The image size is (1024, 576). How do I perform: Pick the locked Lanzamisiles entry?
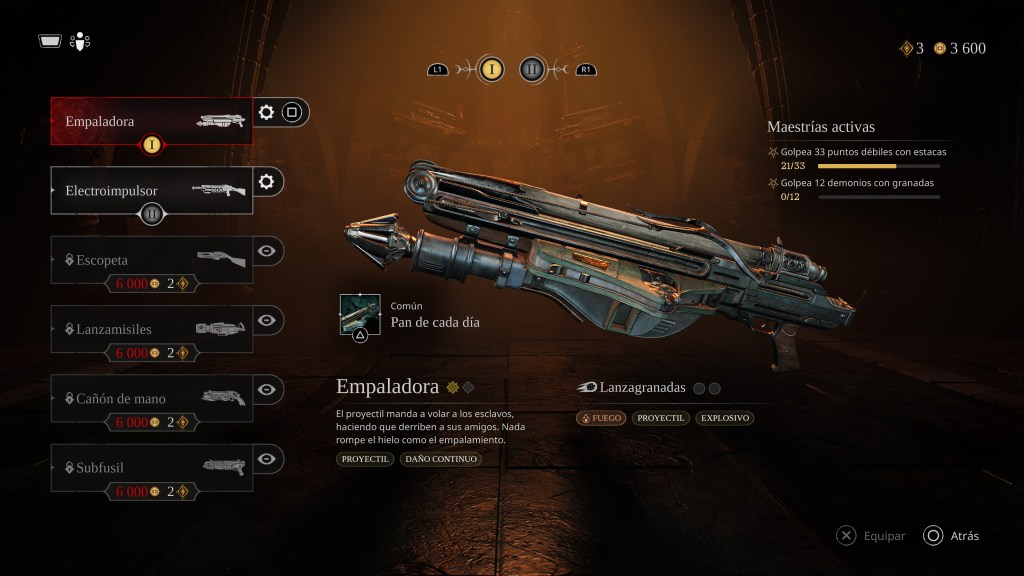pos(150,328)
